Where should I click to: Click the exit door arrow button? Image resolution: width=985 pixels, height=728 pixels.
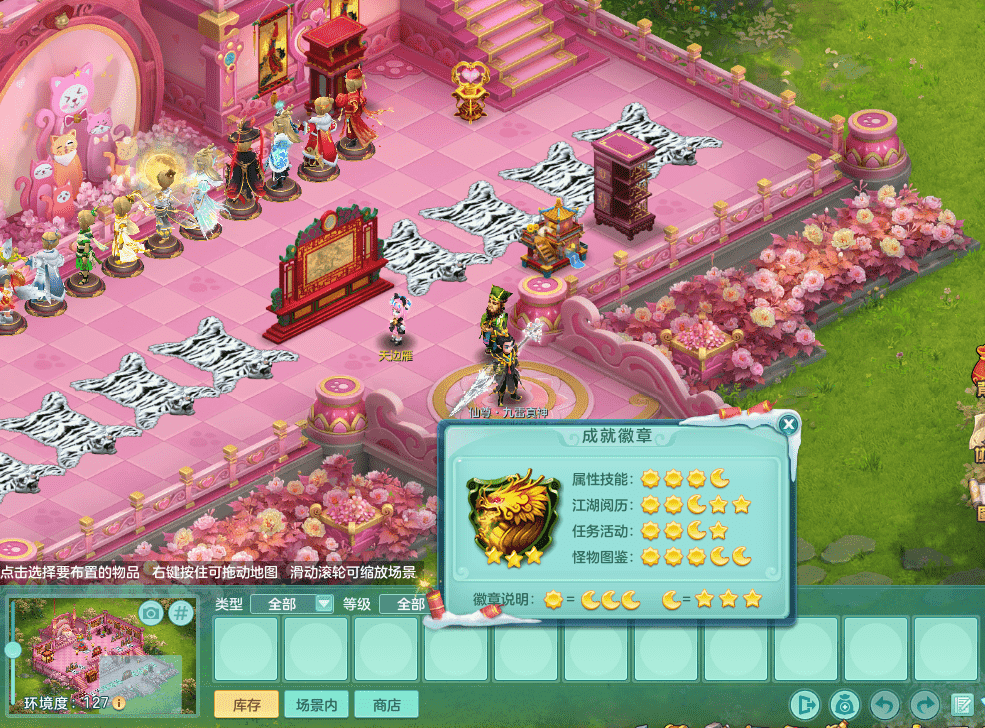pos(803,704)
